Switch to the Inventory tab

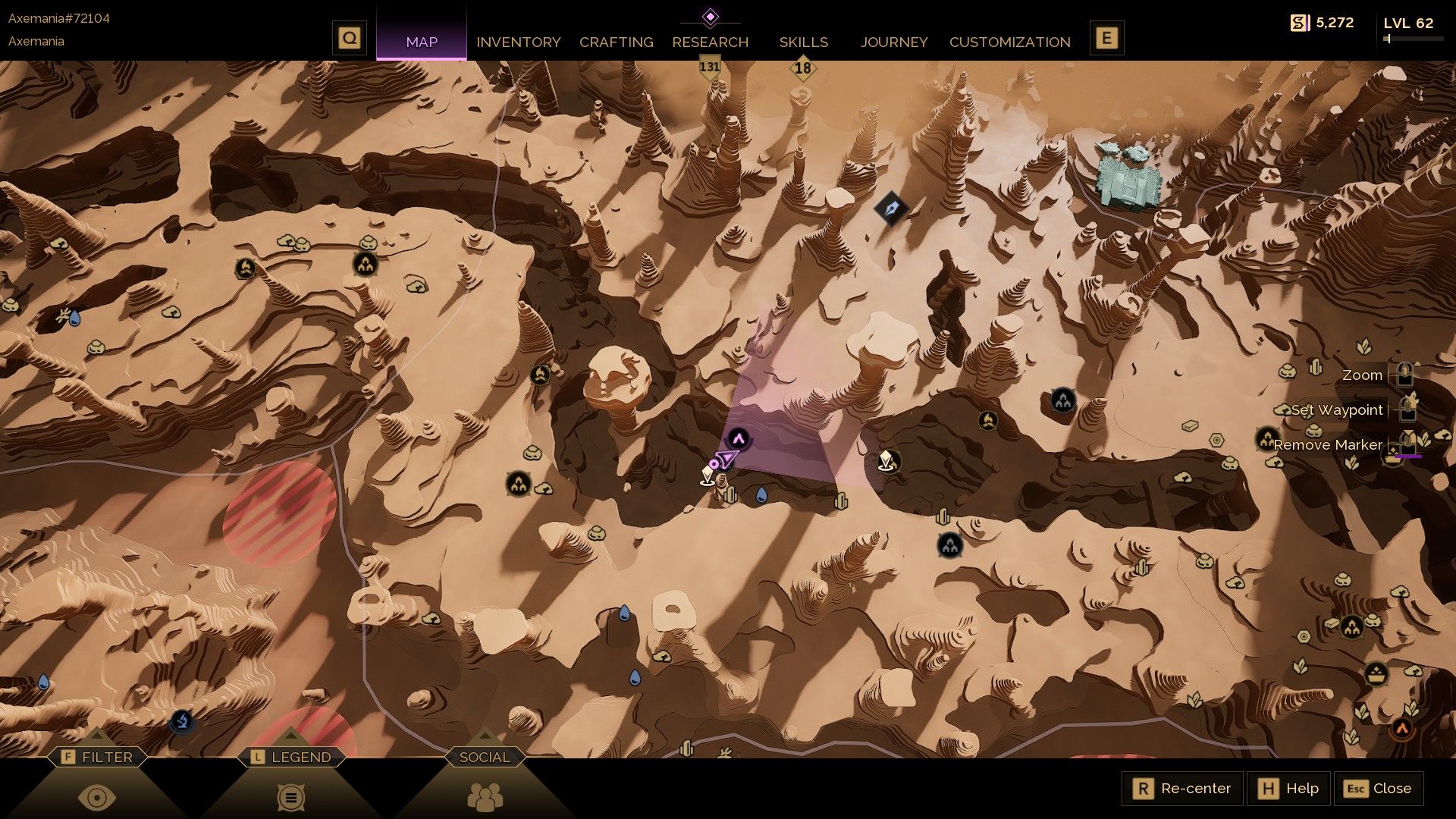pos(519,42)
